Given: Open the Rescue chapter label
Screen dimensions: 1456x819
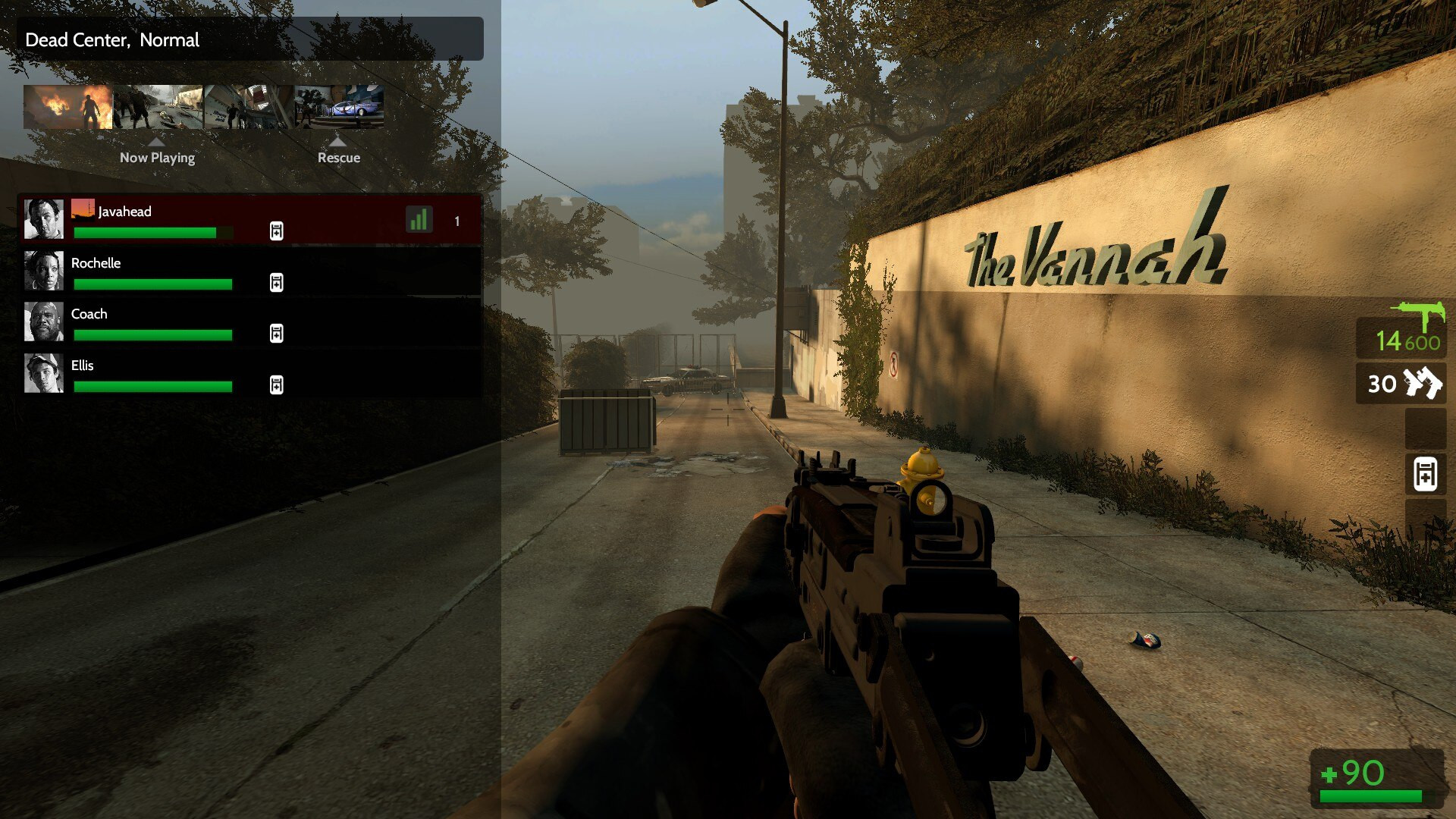Looking at the screenshot, I should [340, 158].
